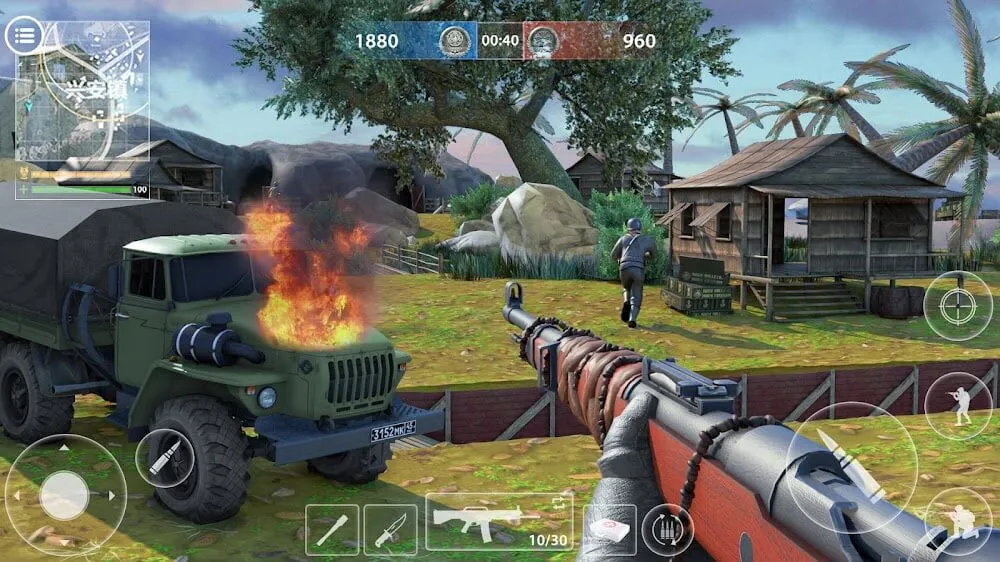
Task: Select the assault rifle weapon slot
Action: point(499,520)
